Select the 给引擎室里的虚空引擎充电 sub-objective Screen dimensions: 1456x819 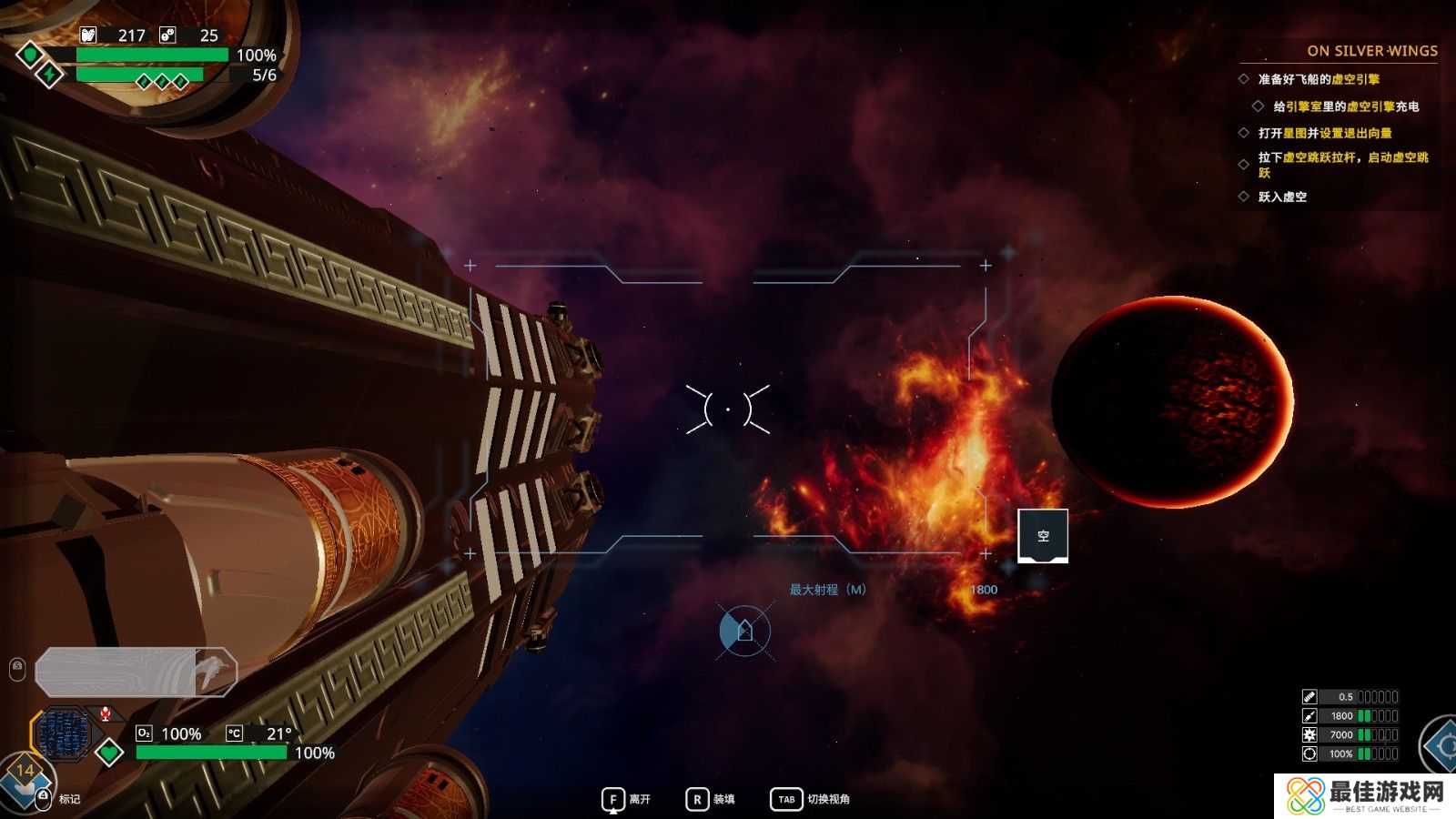click(1345, 106)
